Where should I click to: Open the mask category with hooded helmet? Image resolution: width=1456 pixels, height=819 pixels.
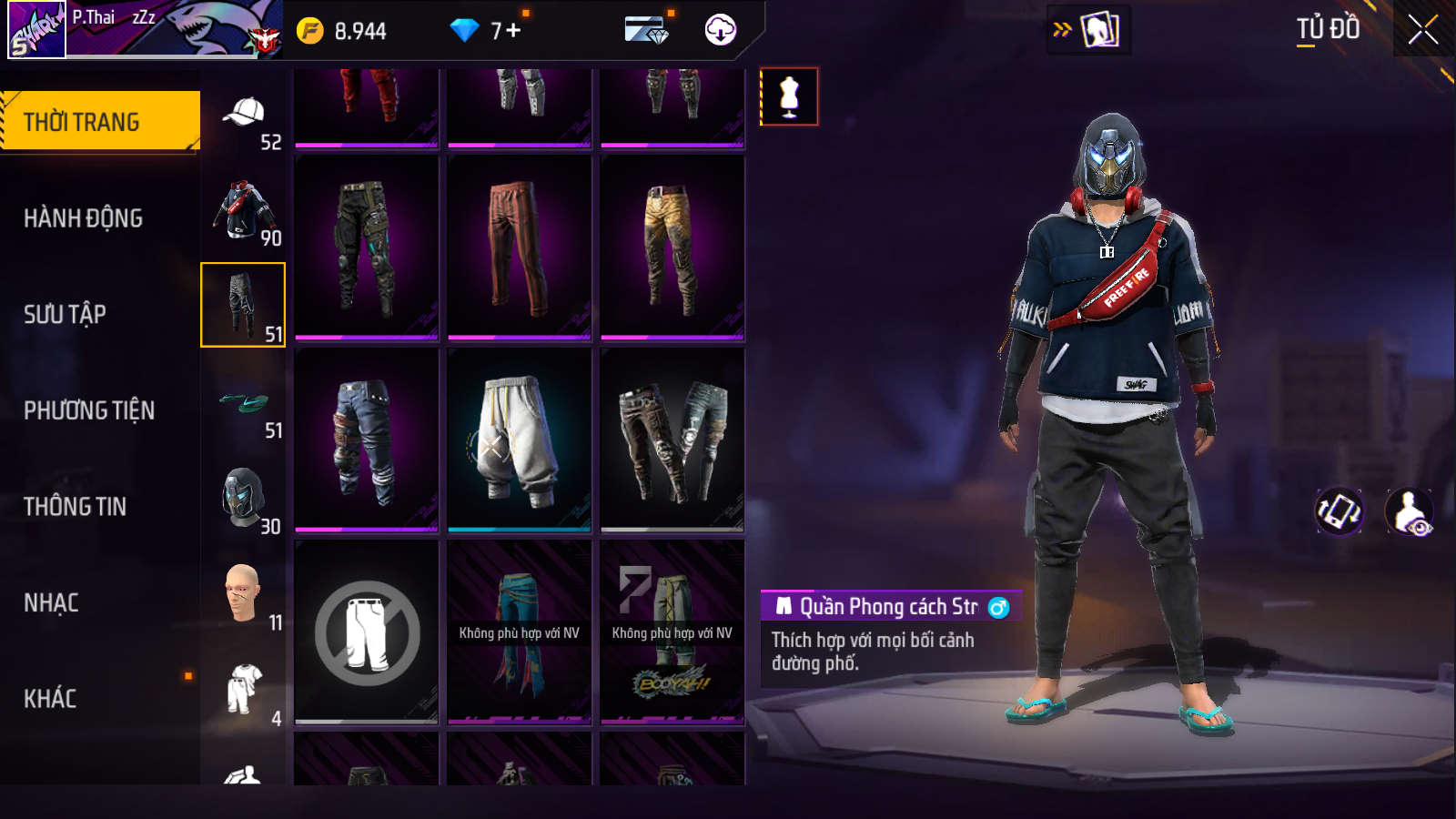(x=244, y=500)
